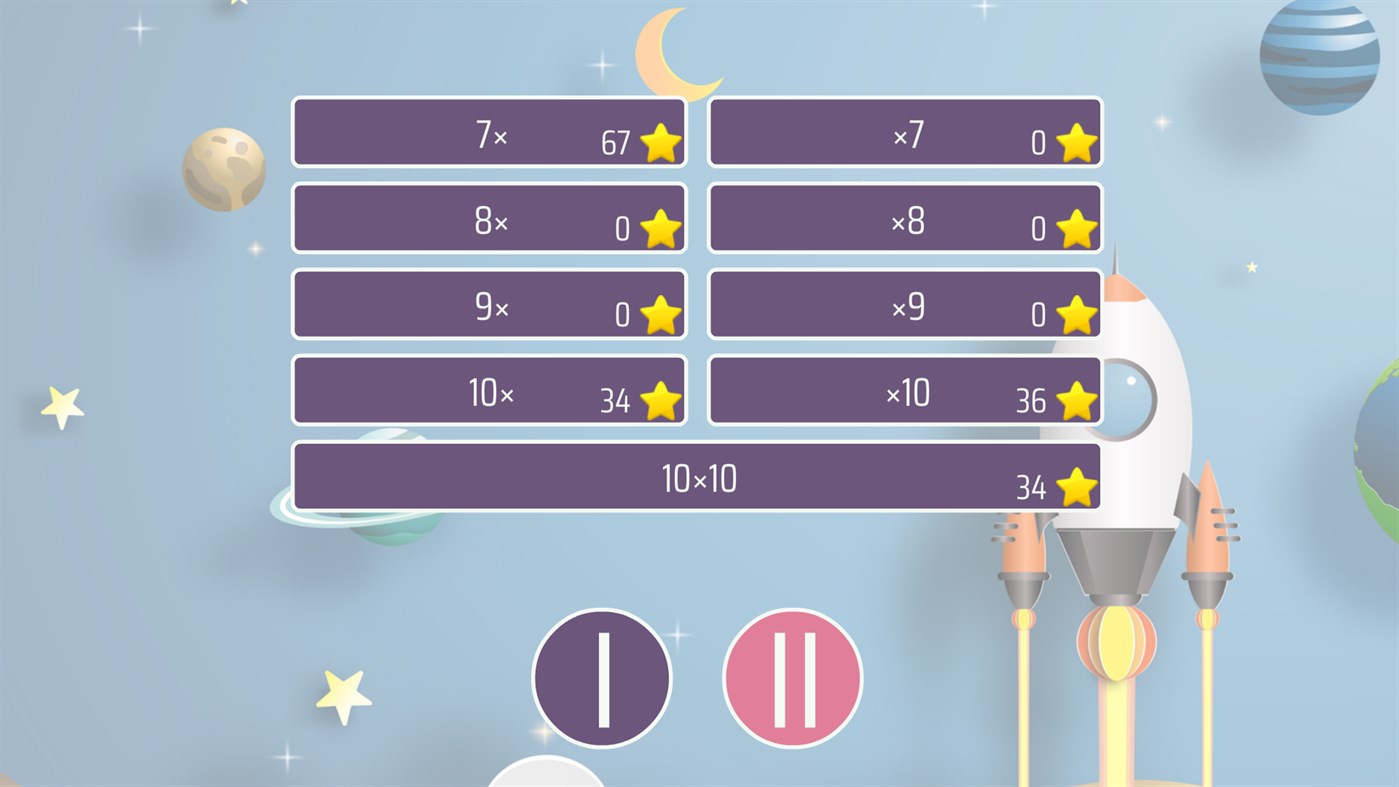The height and width of the screenshot is (787, 1399).
Task: Click the star icon on the ×8 row
Action: pyautogui.click(x=1074, y=228)
